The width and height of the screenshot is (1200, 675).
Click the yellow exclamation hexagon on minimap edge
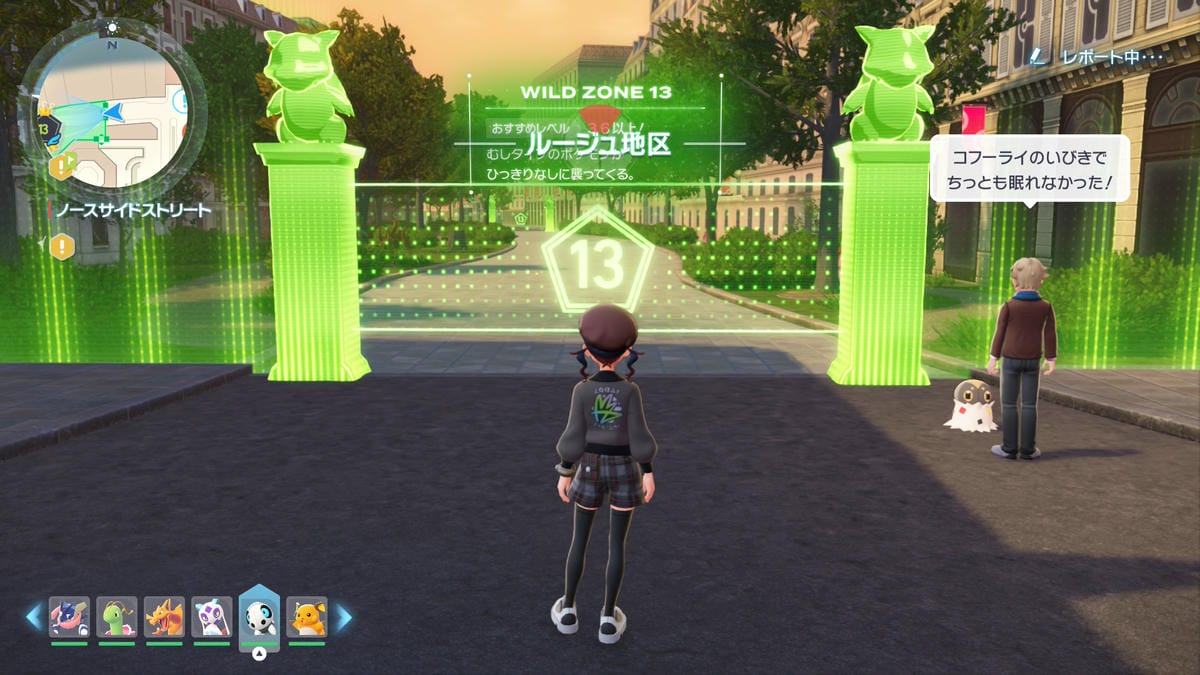point(62,166)
